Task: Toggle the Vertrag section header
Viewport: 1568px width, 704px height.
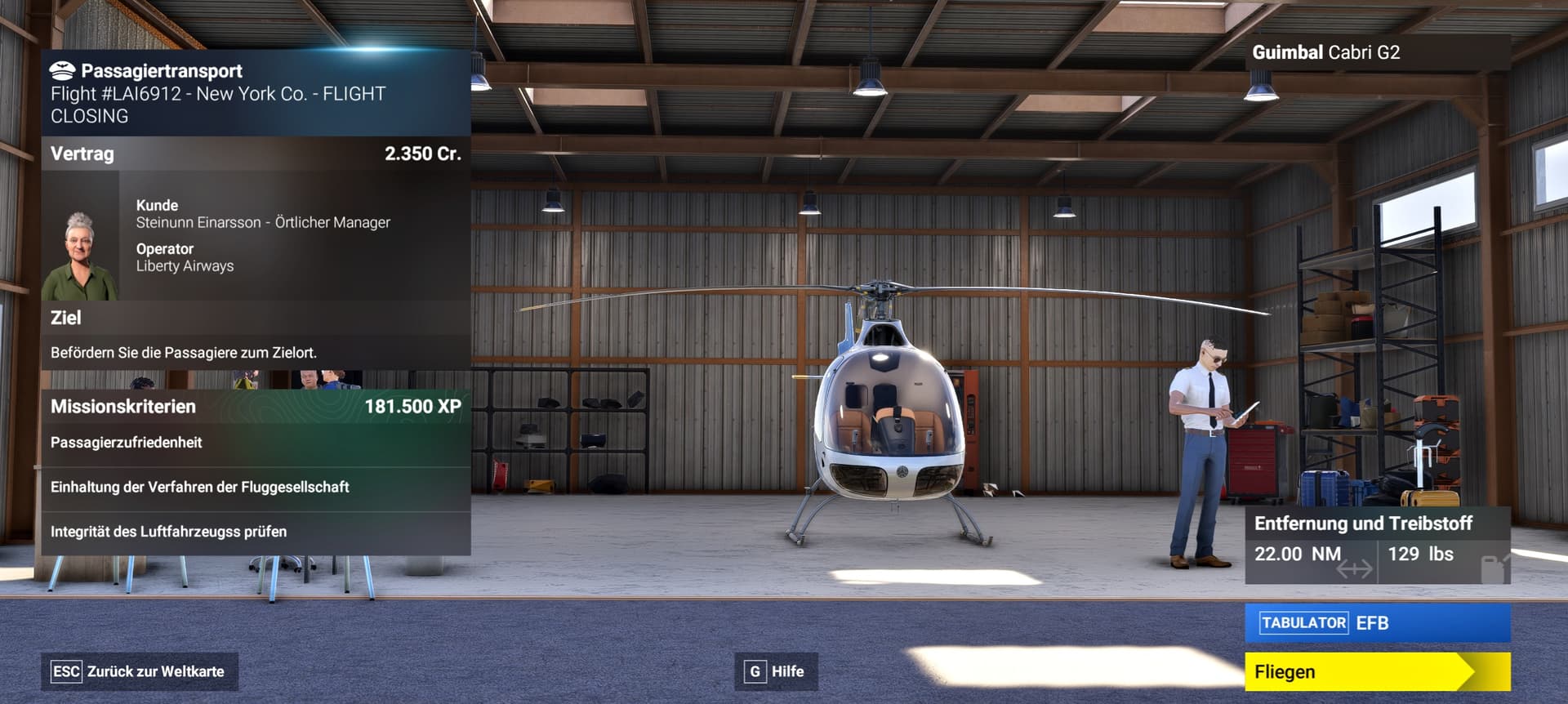Action: (83, 154)
